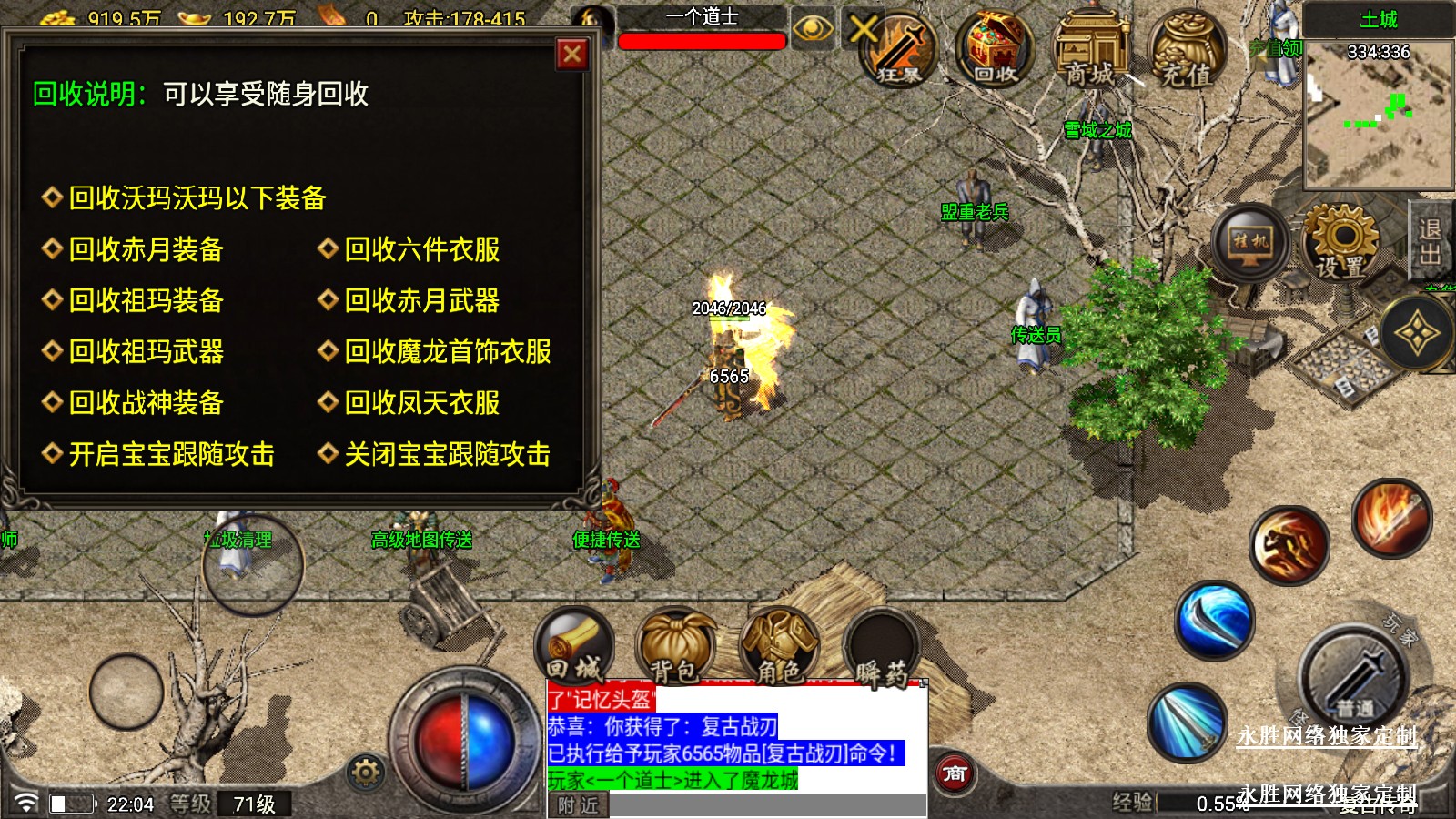Screen dimensions: 1456x819
Task: Choose 关闭宝宝跟随攻击 to stop pet attack
Action: pyautogui.click(x=447, y=454)
